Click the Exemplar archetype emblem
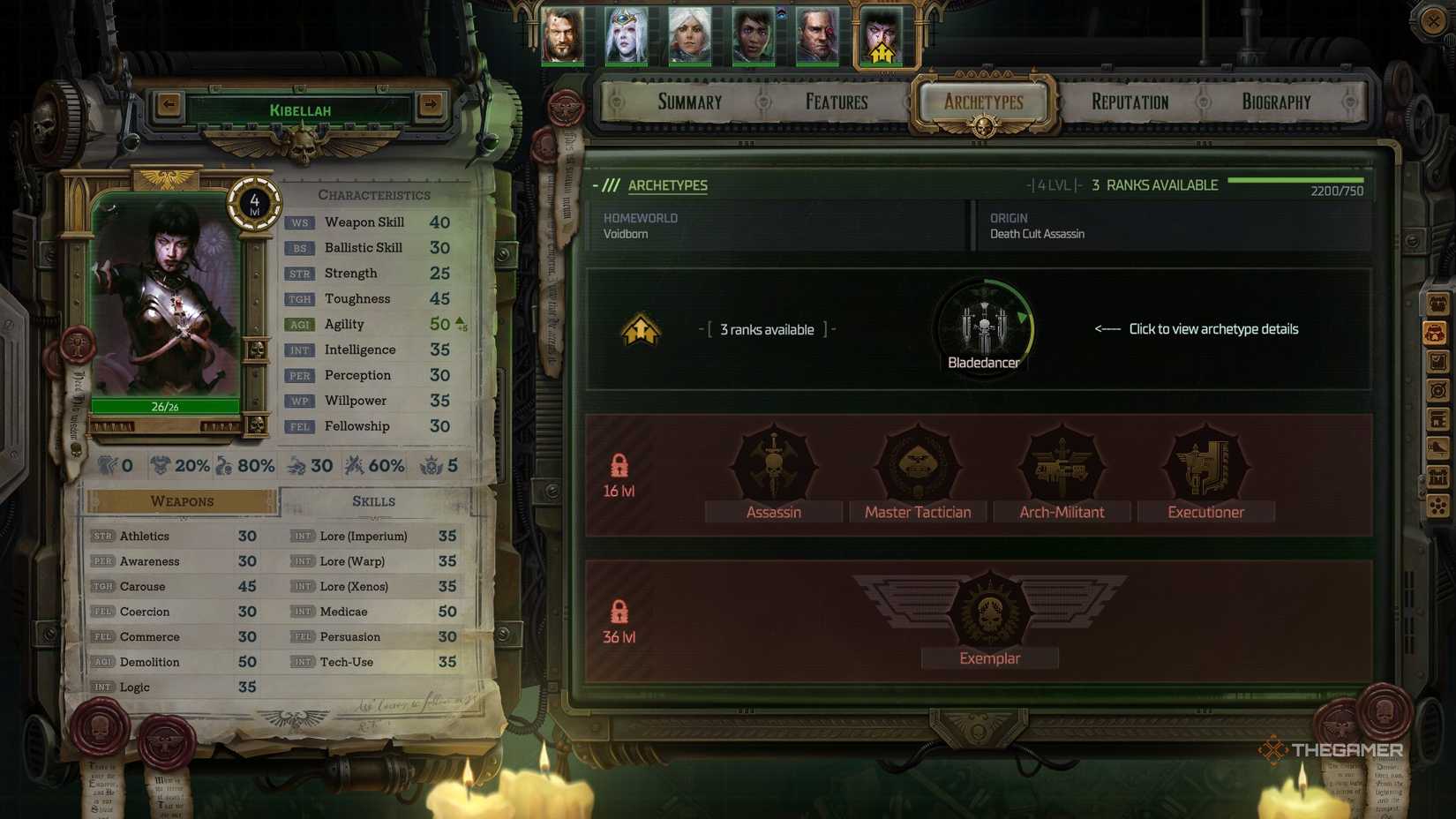 [988, 609]
